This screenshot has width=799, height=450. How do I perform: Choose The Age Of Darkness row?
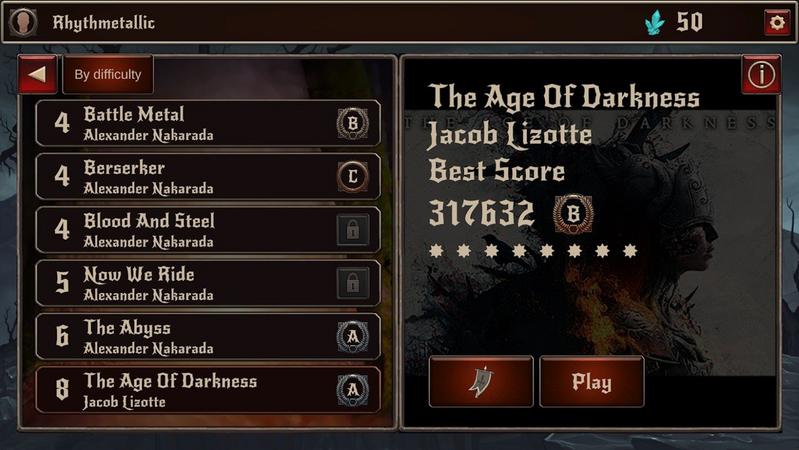click(x=207, y=389)
